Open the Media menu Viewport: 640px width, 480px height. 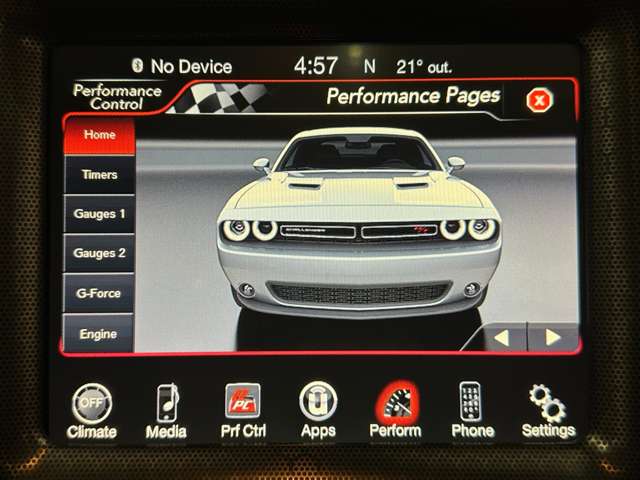166,409
